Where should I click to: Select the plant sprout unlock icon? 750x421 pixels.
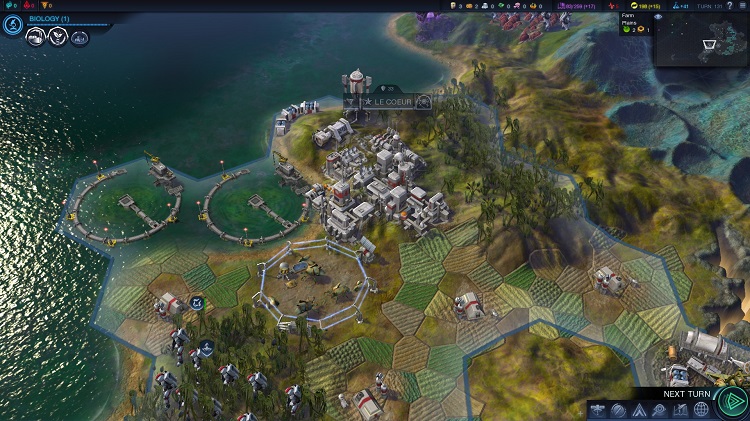56,38
